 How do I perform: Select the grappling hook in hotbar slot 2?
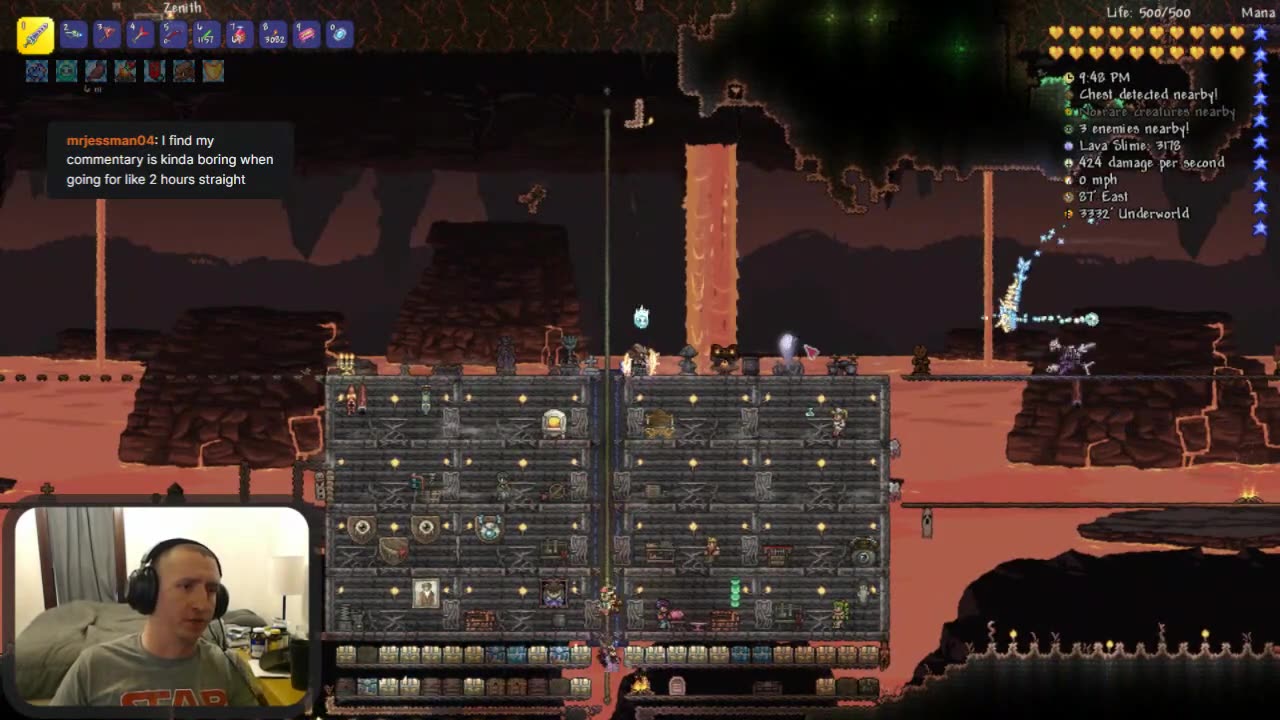pos(70,35)
